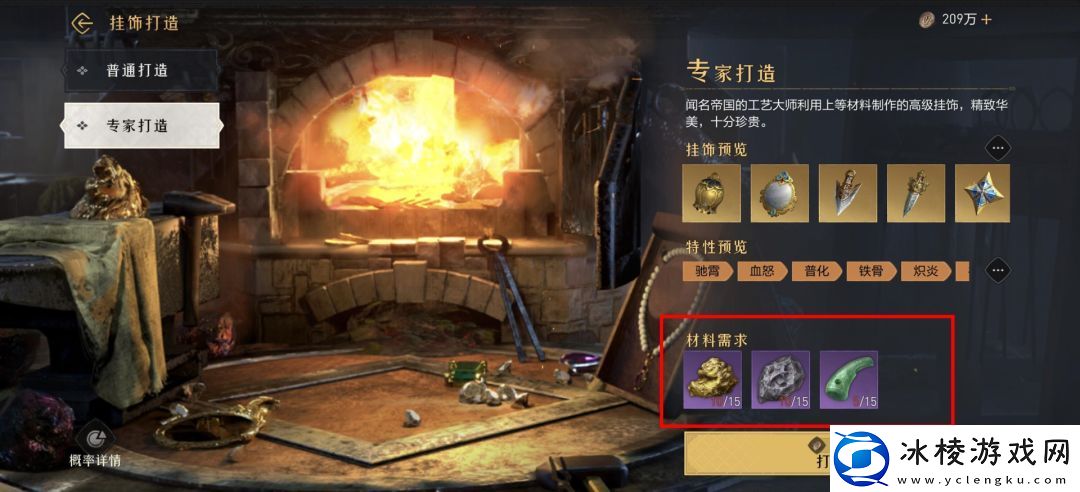Switch to the 普通打造 tab
This screenshot has width=1080, height=492.
141,71
